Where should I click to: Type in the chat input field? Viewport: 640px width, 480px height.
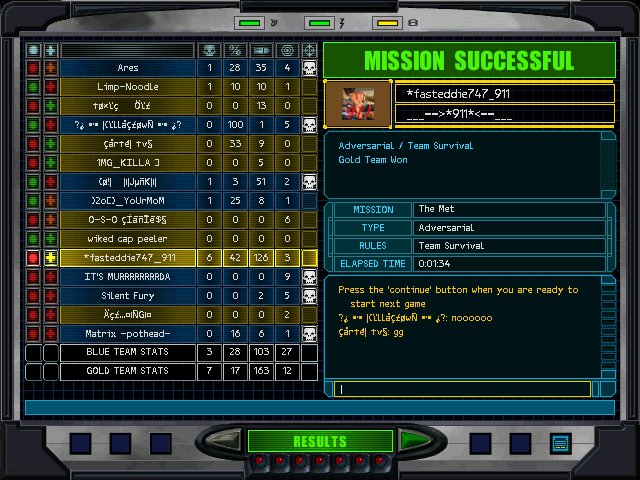(x=463, y=389)
